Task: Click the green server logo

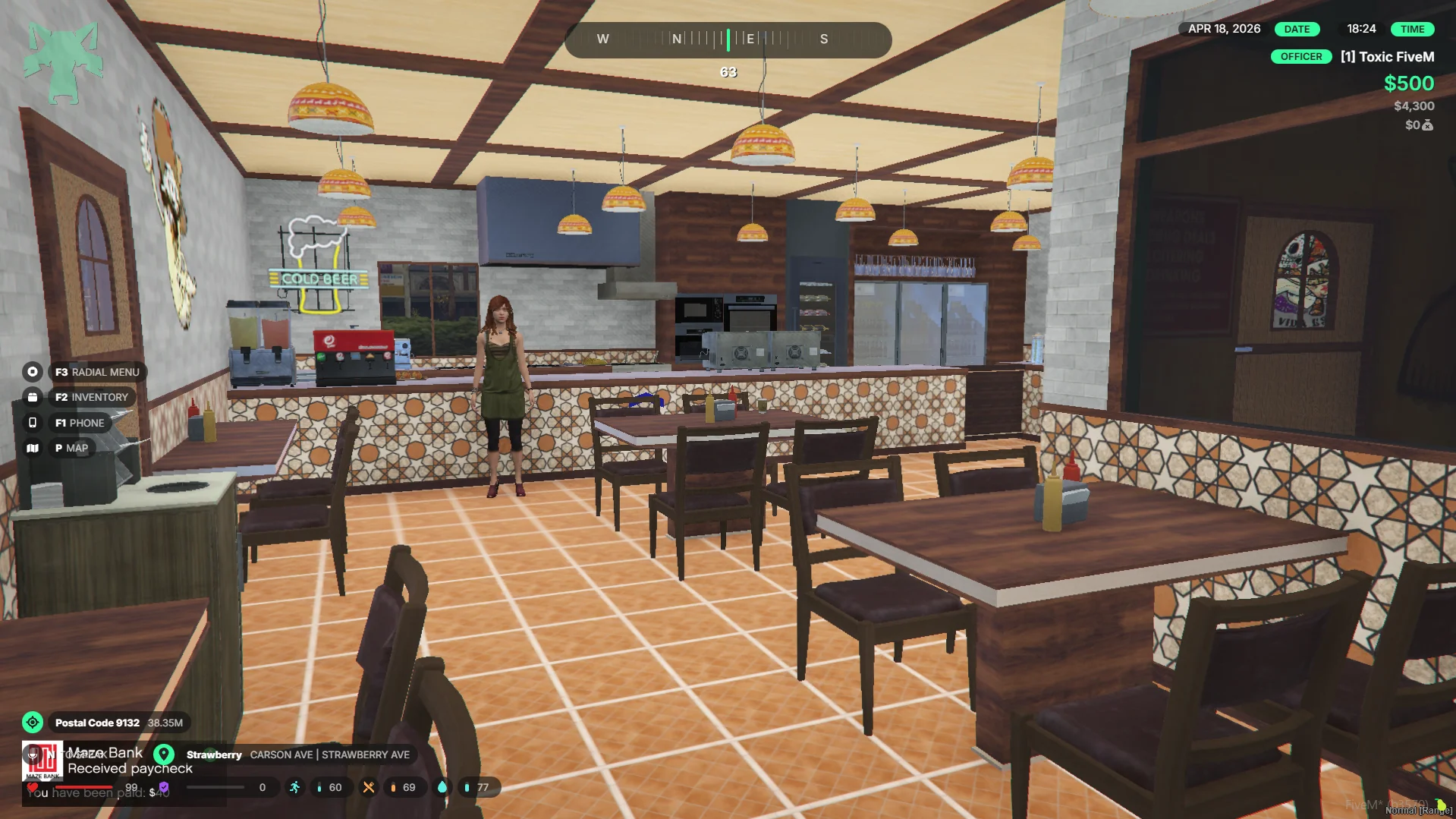Action: click(x=63, y=62)
